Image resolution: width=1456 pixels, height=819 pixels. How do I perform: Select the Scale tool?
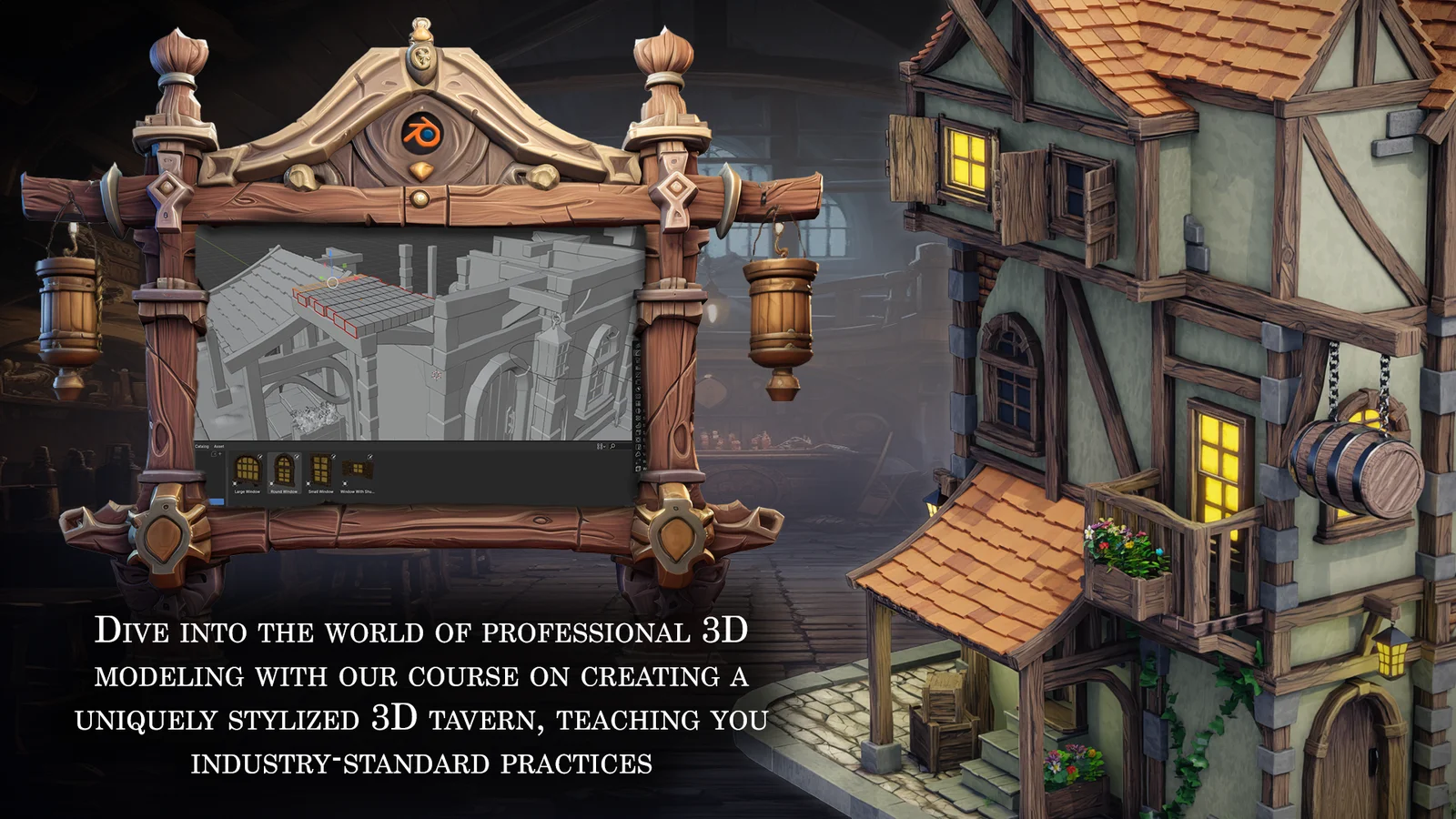click(638, 374)
